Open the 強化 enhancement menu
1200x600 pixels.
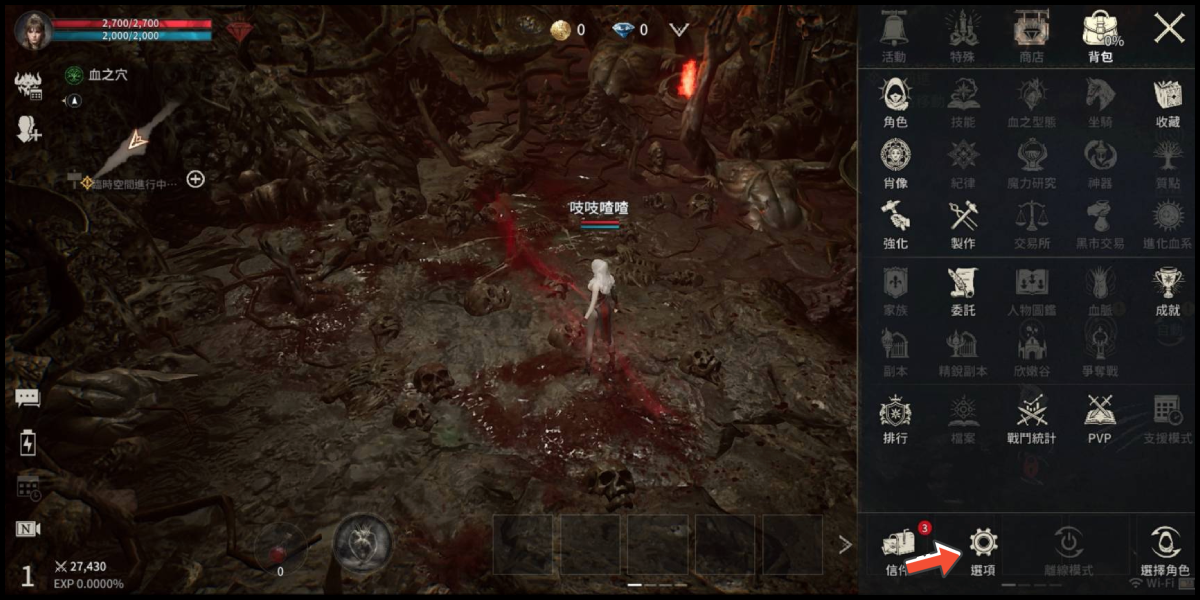[x=895, y=223]
